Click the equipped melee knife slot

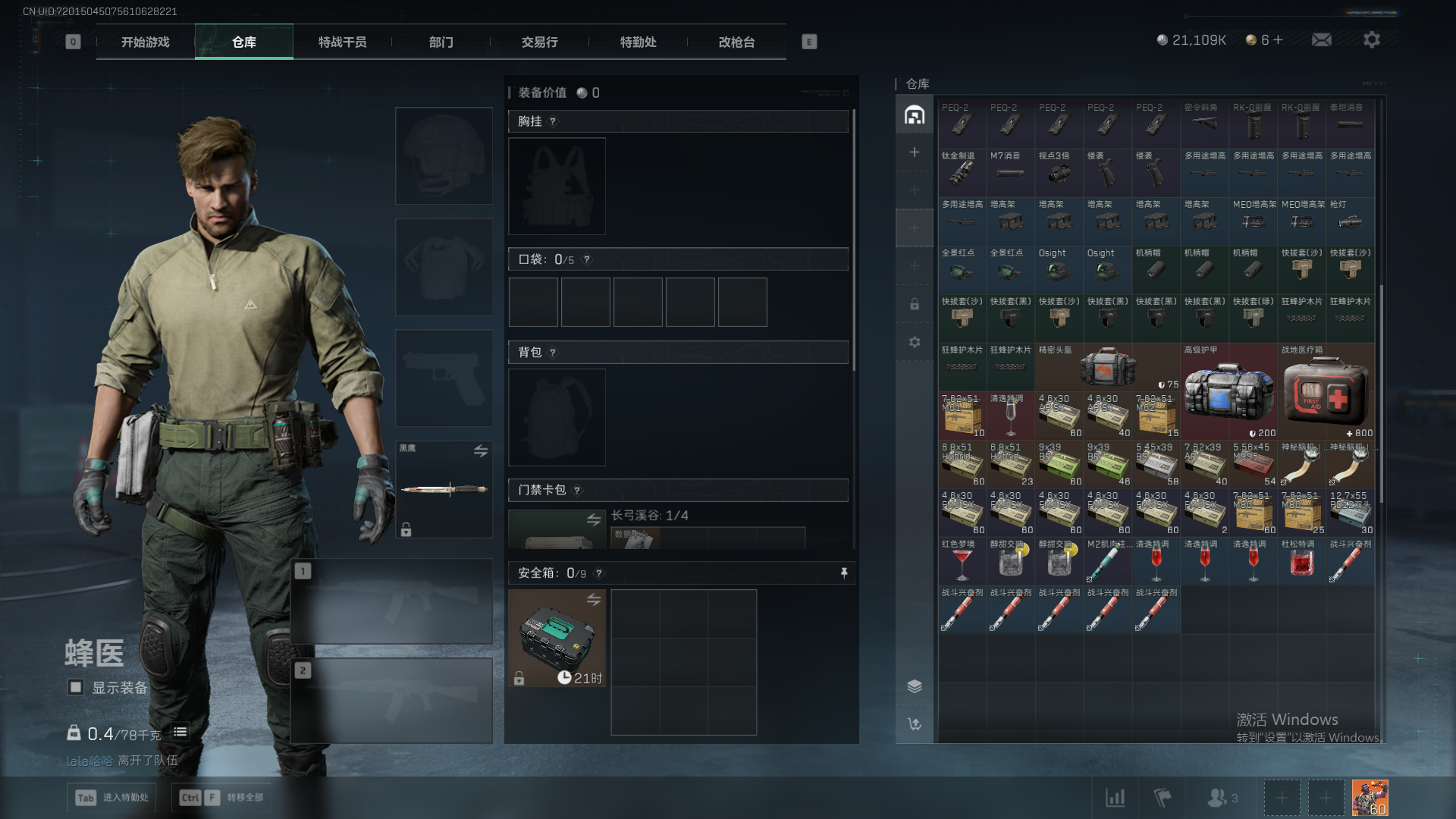click(x=444, y=489)
